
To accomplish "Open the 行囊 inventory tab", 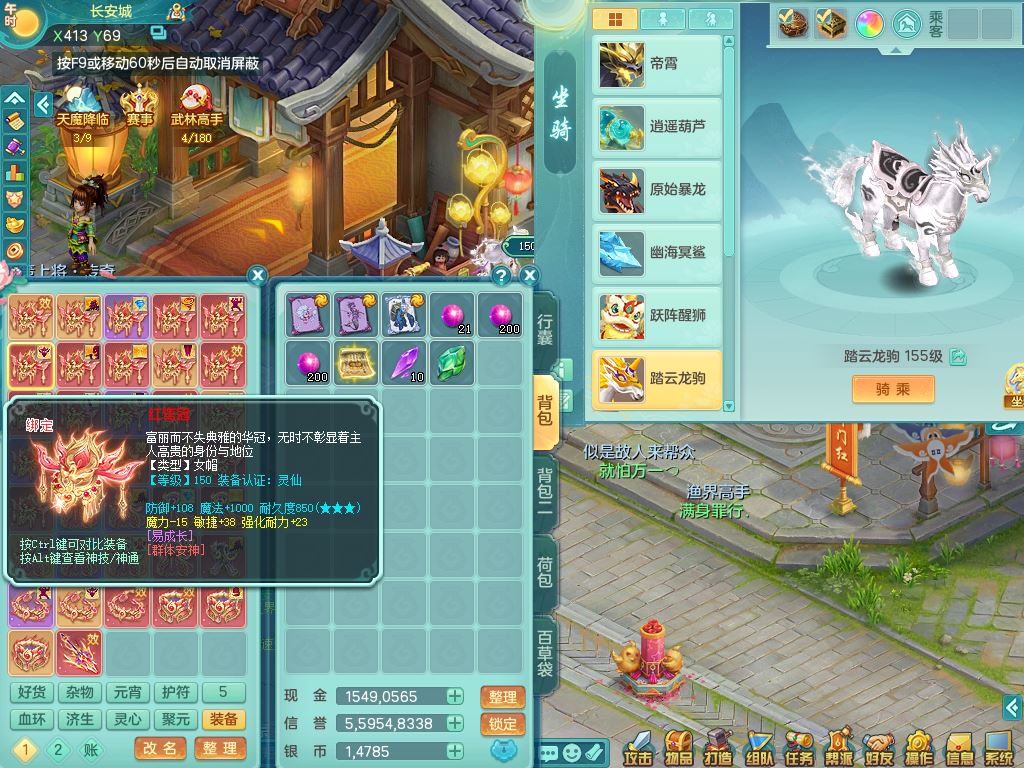I will point(546,329).
